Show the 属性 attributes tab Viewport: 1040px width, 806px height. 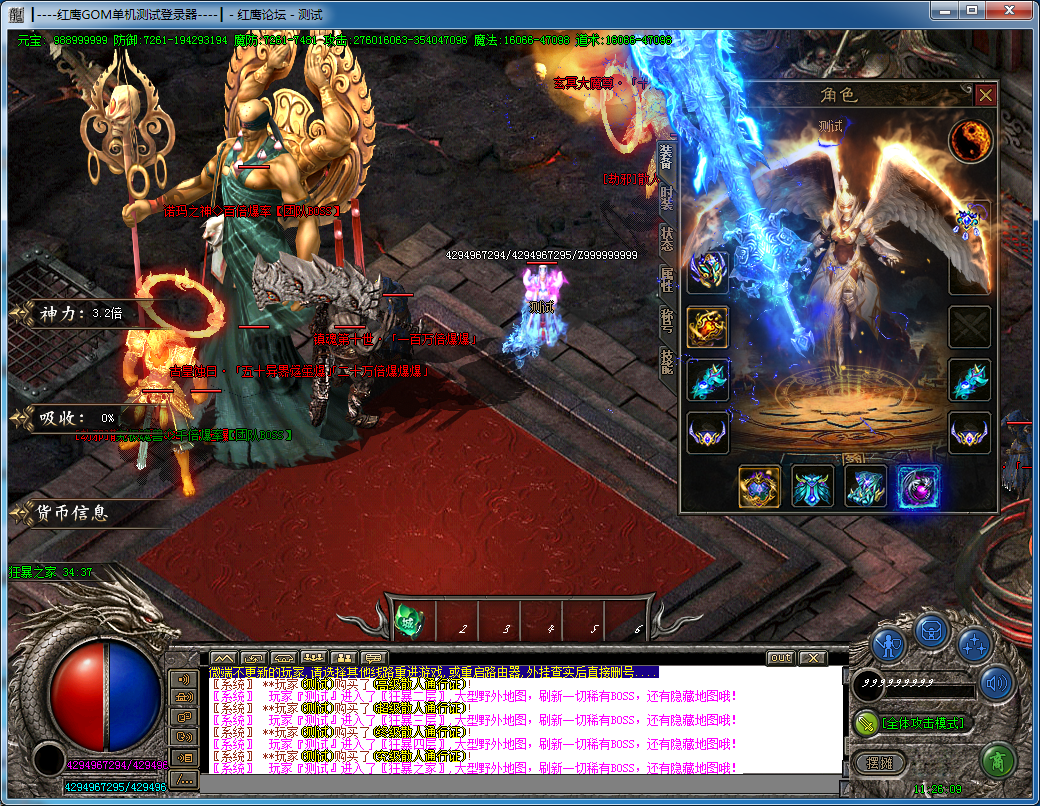click(x=667, y=279)
